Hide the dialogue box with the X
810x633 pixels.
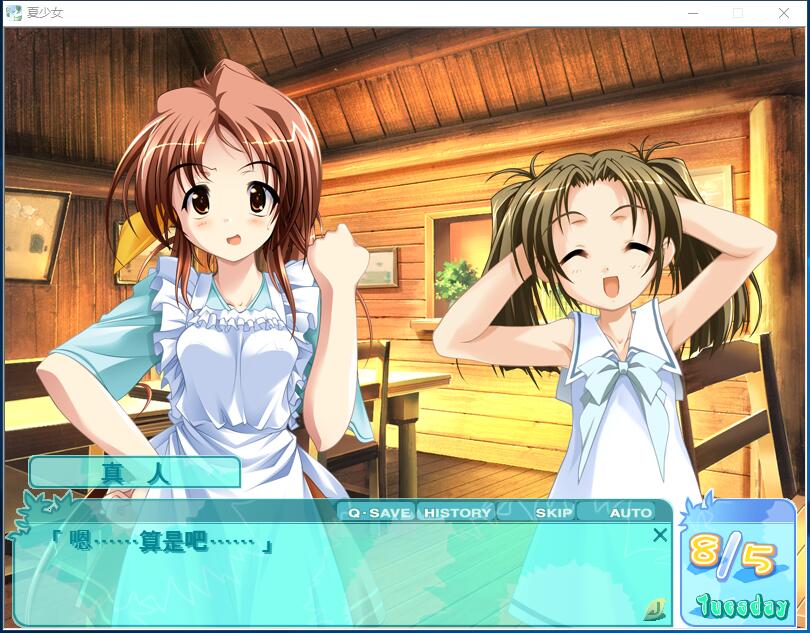660,535
